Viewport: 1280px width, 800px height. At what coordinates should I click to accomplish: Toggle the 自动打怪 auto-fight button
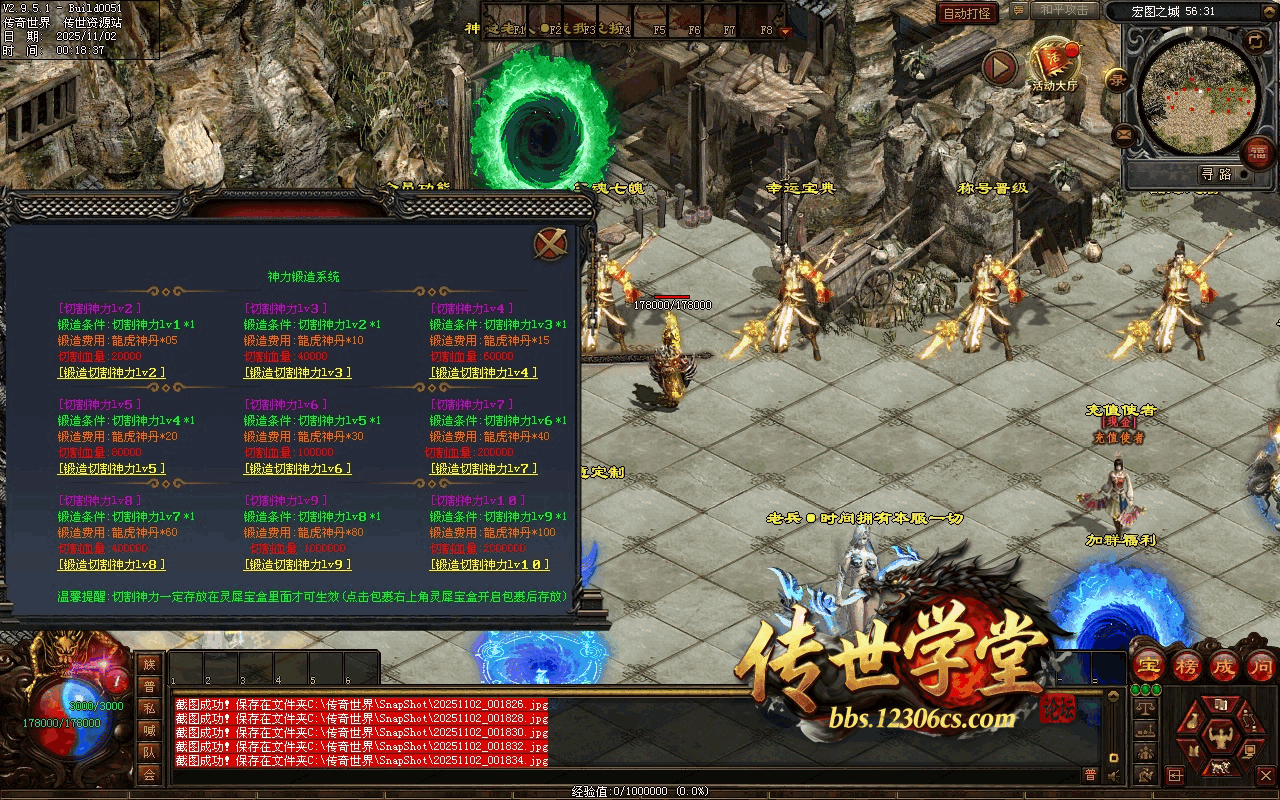[968, 14]
